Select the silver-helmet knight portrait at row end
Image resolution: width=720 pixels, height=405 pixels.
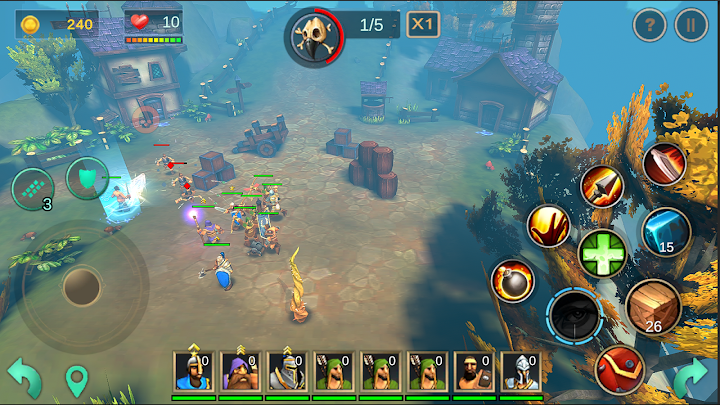pyautogui.click(x=520, y=372)
